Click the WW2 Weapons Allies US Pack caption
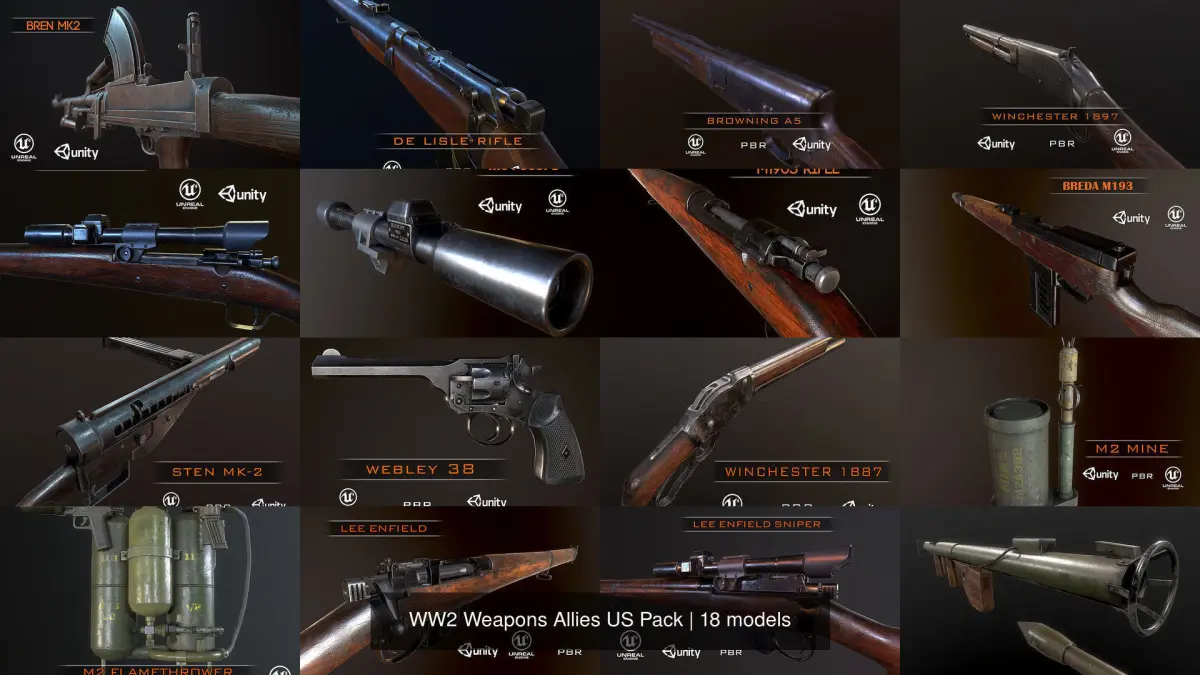The width and height of the screenshot is (1200, 675). (600, 620)
